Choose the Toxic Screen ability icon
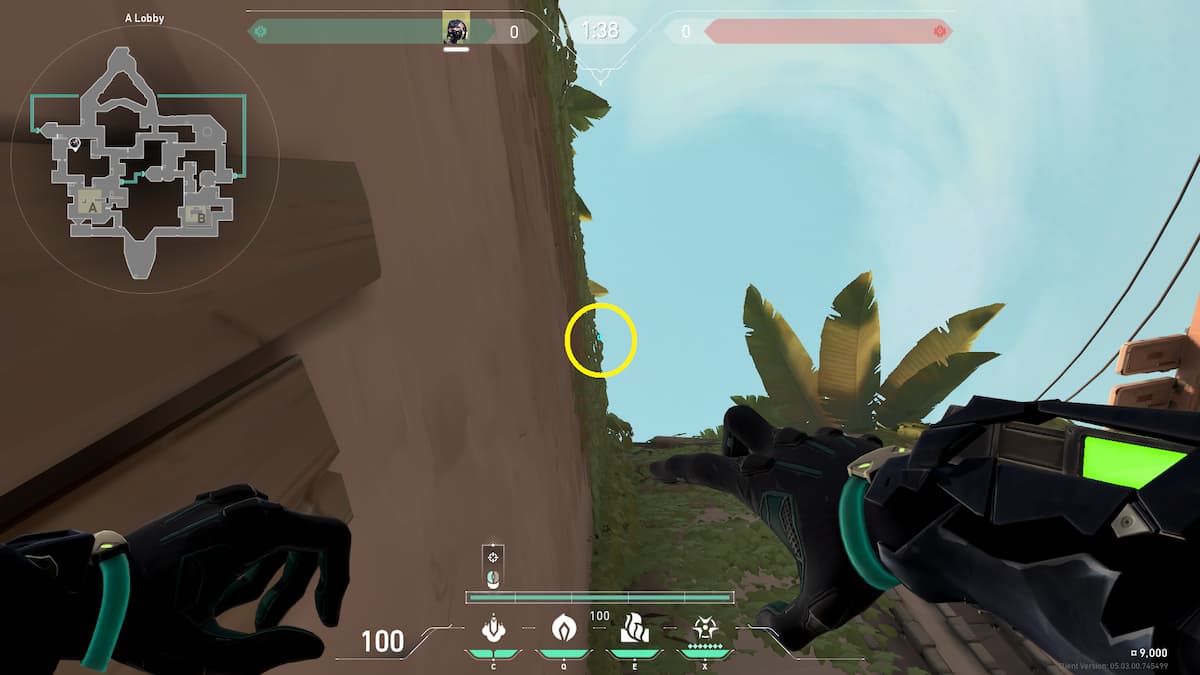The width and height of the screenshot is (1200, 675). tap(633, 628)
